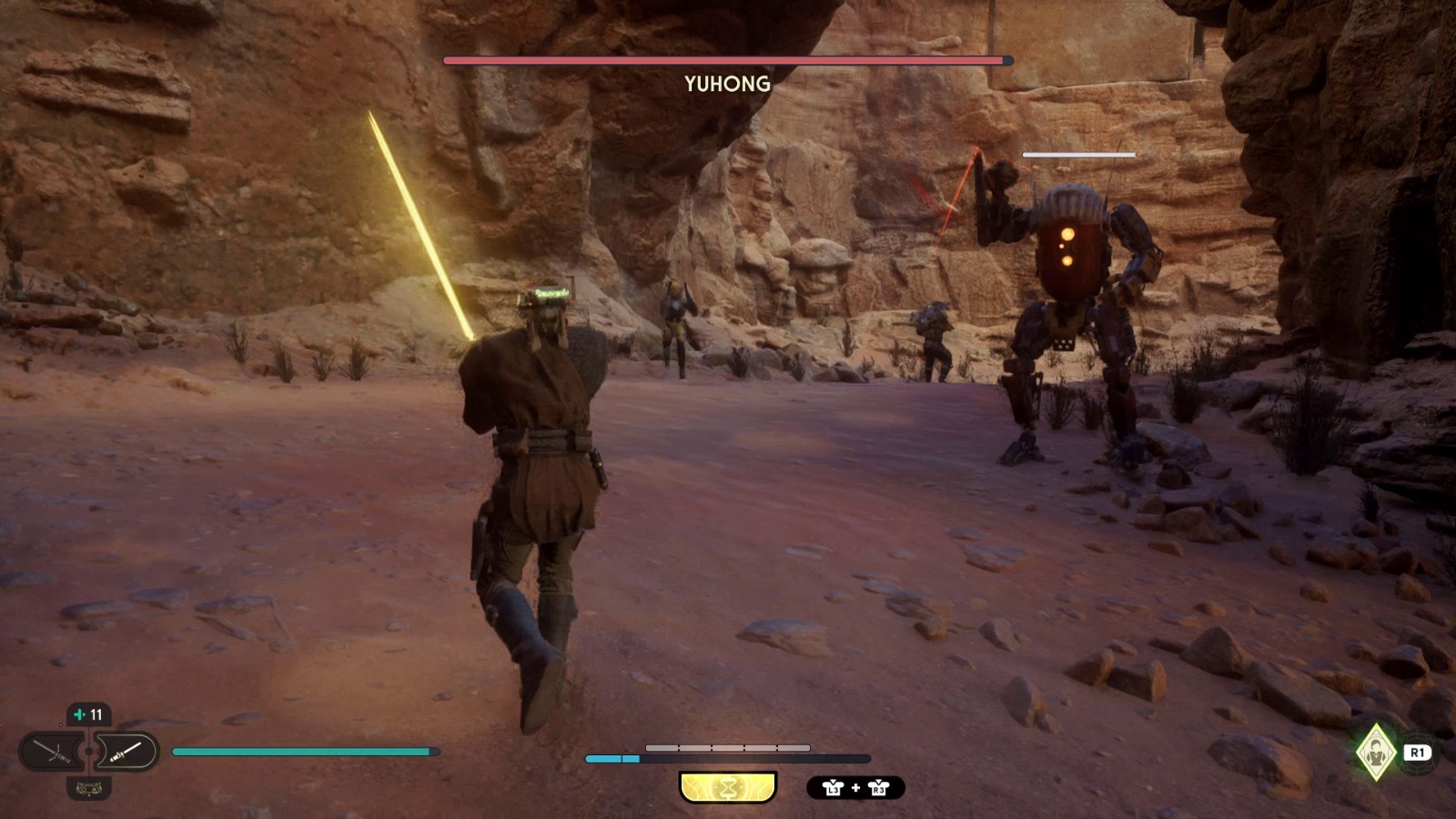
Task: Click the dial ring behind the R1 prompt
Action: [x=1420, y=770]
